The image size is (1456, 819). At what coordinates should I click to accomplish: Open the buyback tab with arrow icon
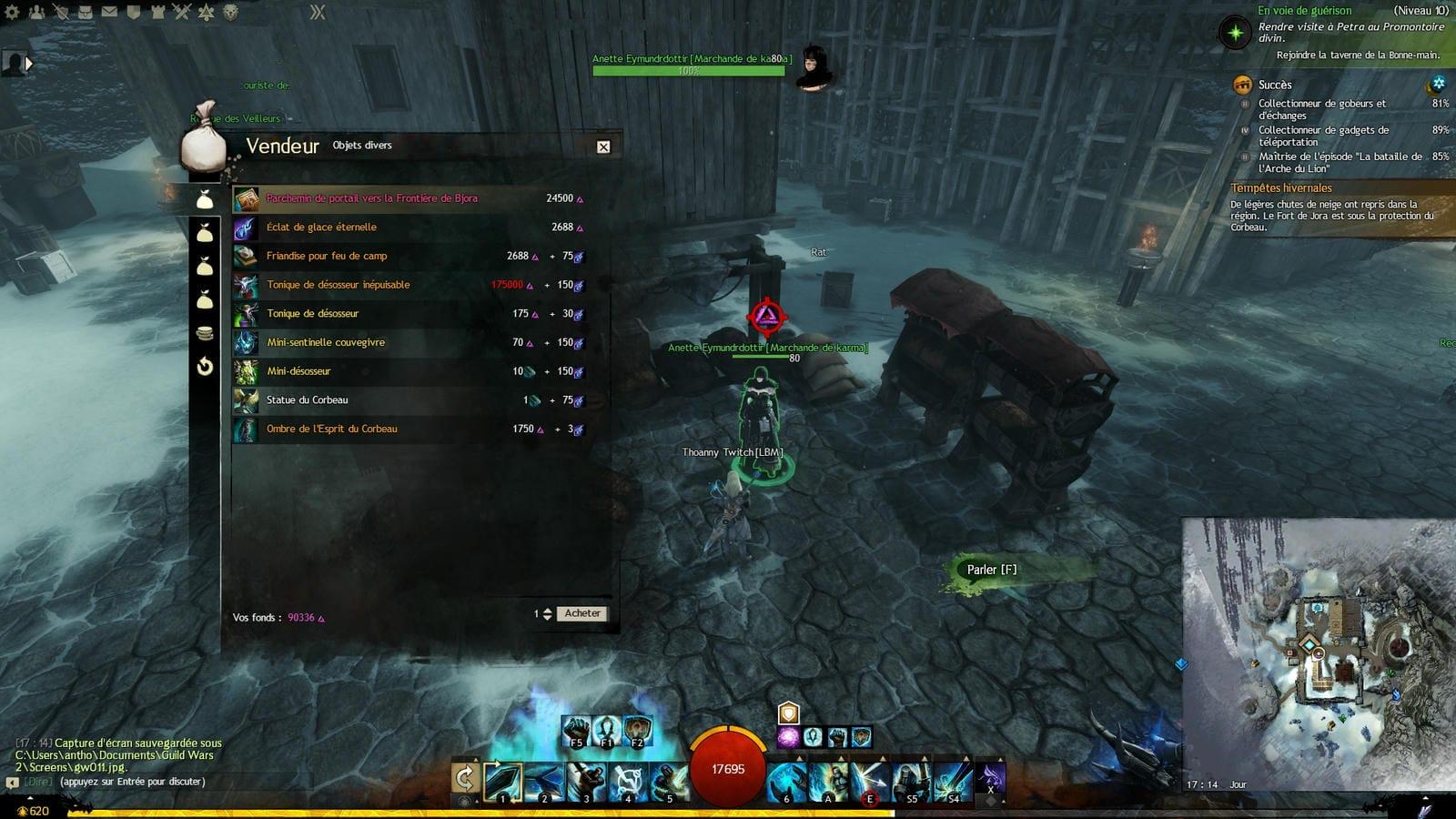[x=205, y=366]
